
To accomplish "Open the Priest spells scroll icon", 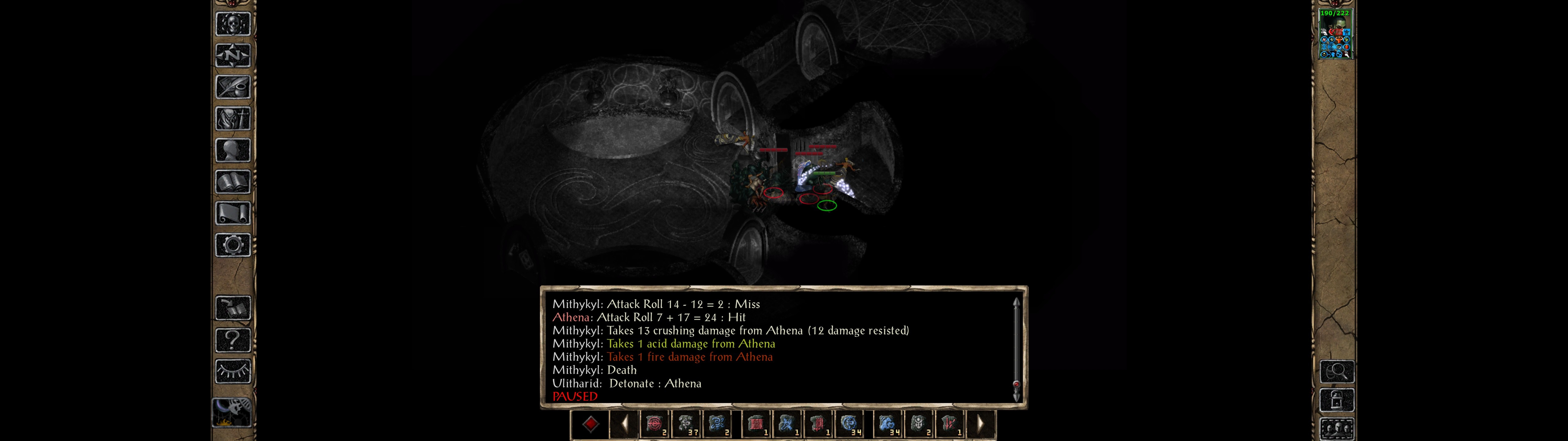I will (x=233, y=212).
